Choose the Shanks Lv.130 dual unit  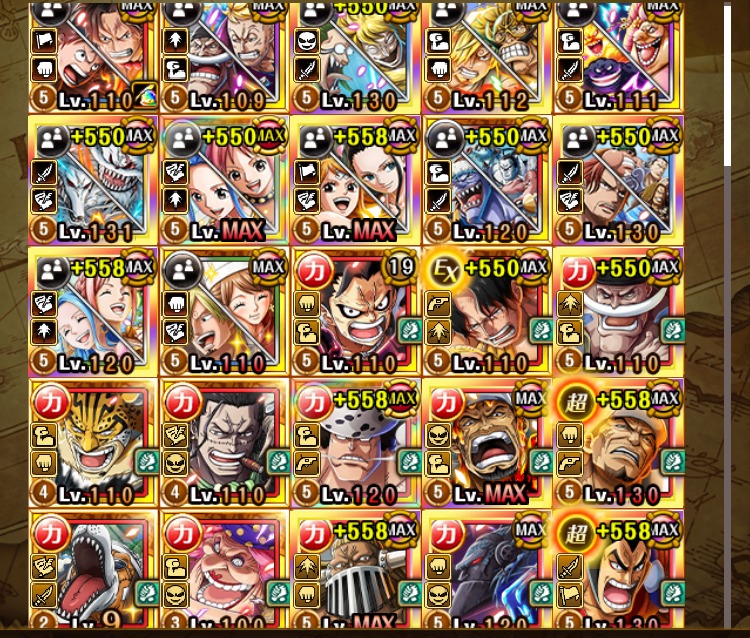tap(618, 180)
